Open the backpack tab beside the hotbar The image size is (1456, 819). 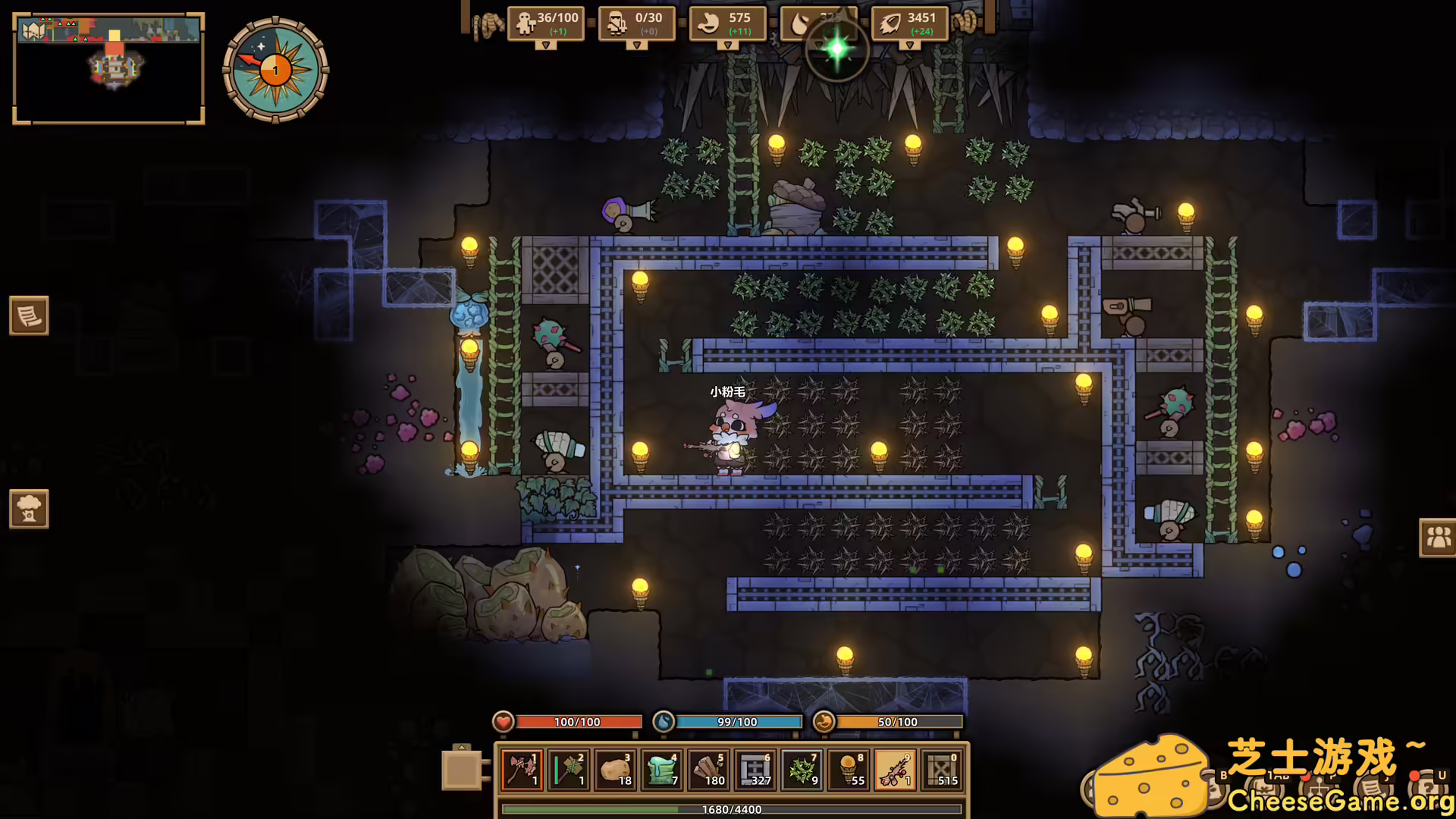coord(461,769)
